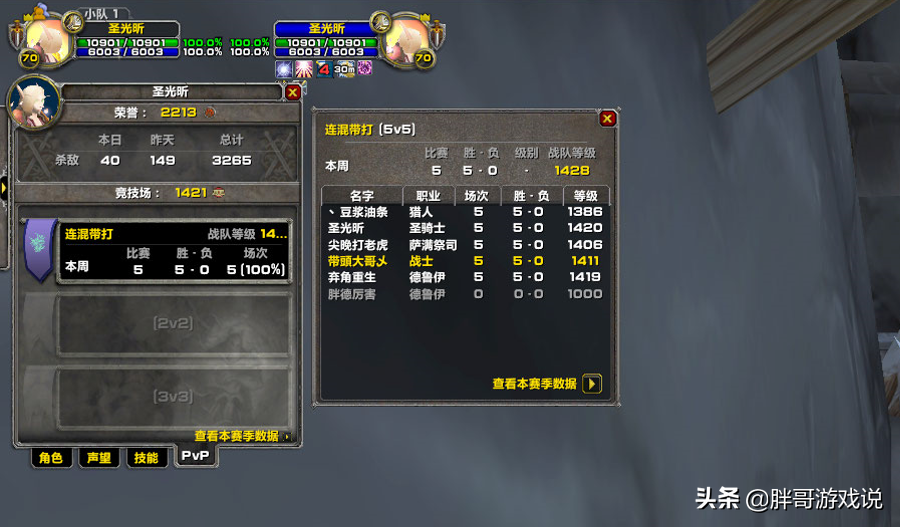Sort roster by the 职业 column
This screenshot has height=527, width=900.
click(427, 196)
